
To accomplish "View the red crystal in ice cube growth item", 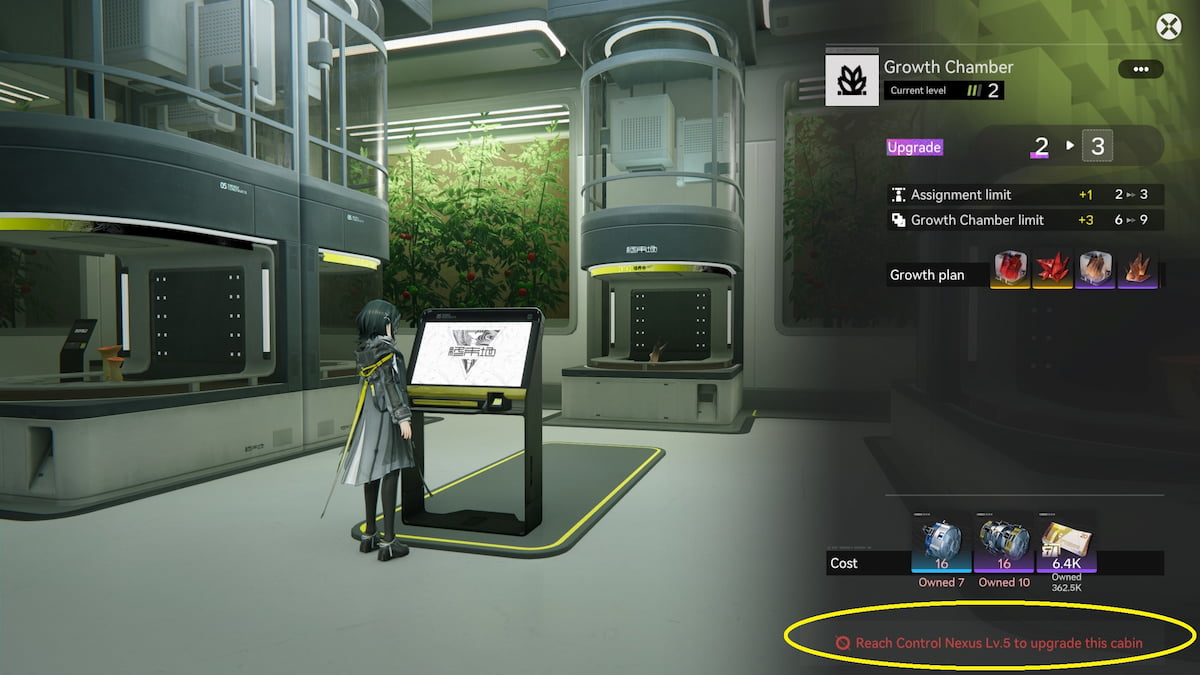I will coord(1011,270).
